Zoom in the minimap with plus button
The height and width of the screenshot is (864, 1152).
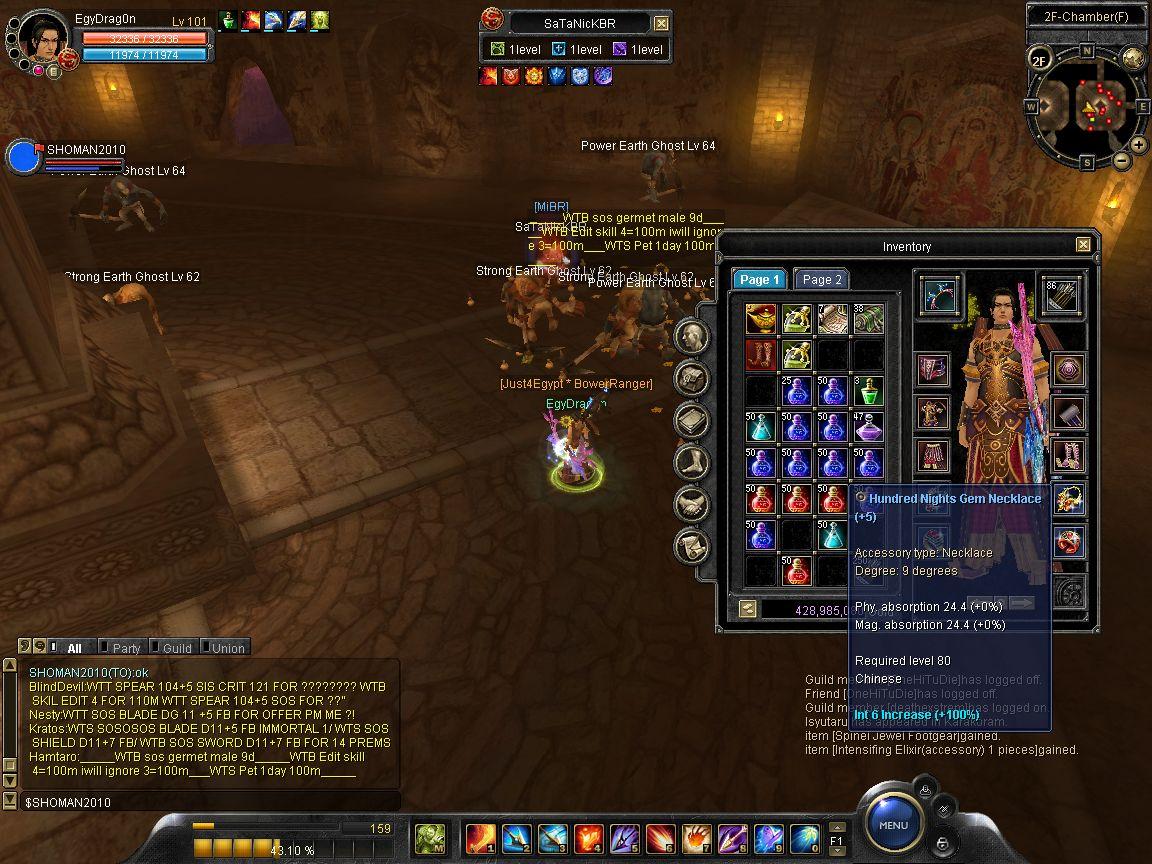coord(1138,145)
